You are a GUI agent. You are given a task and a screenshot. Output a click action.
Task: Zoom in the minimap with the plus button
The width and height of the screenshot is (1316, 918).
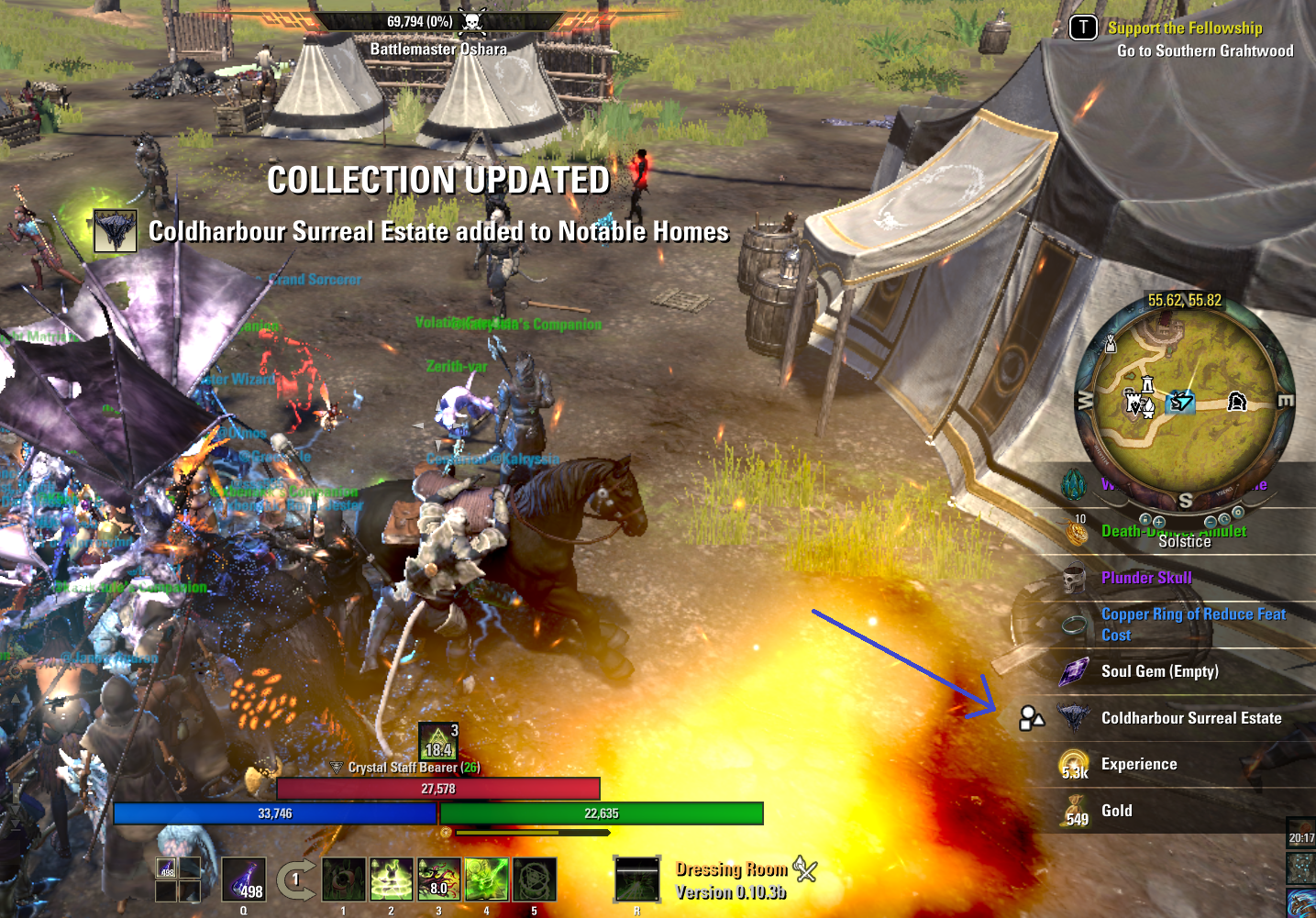coord(1159,522)
